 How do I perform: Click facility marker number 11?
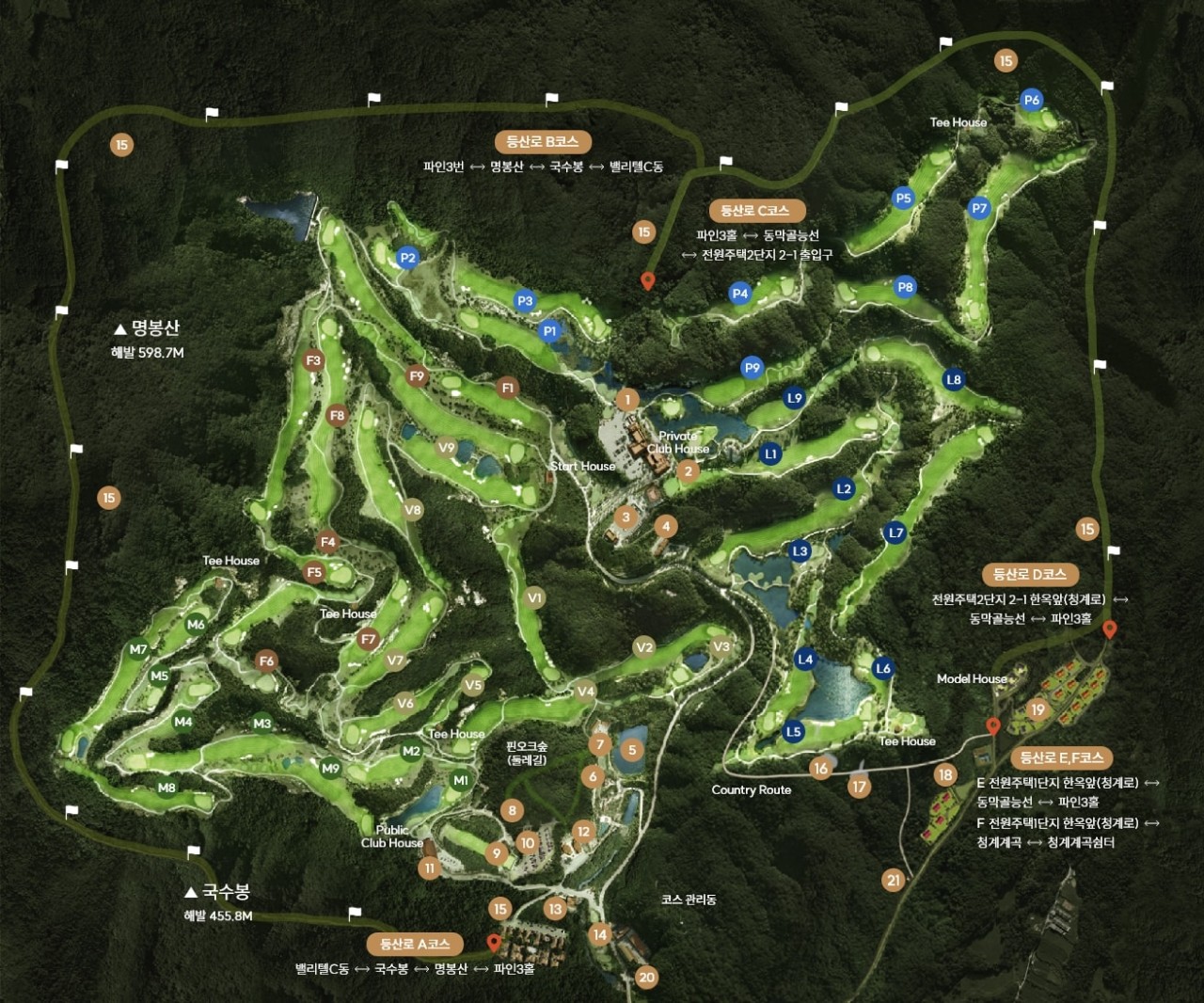(x=430, y=868)
